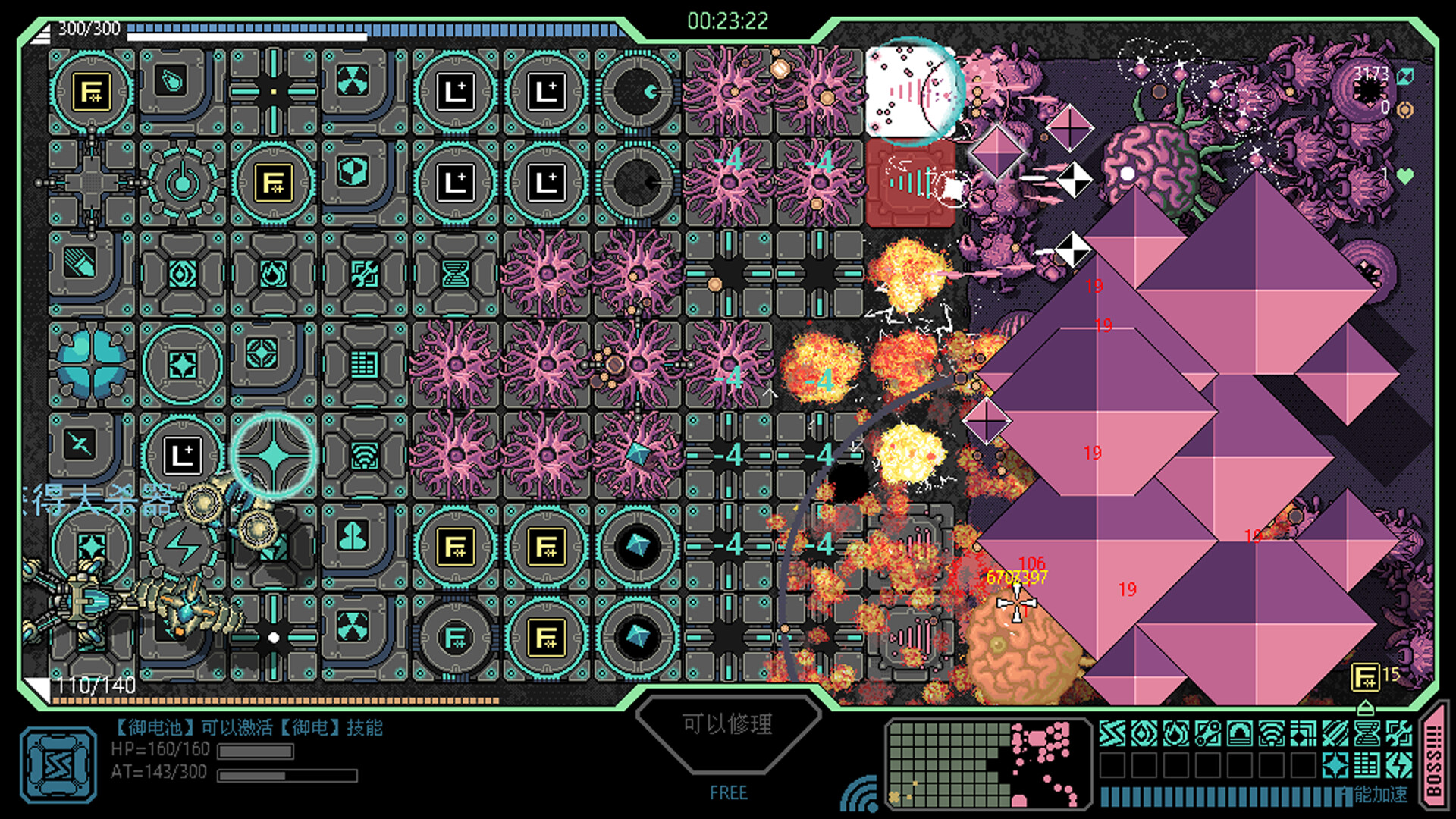Click the sparkle diamond skill in second row
Image resolution: width=1456 pixels, height=819 pixels.
click(x=1335, y=764)
